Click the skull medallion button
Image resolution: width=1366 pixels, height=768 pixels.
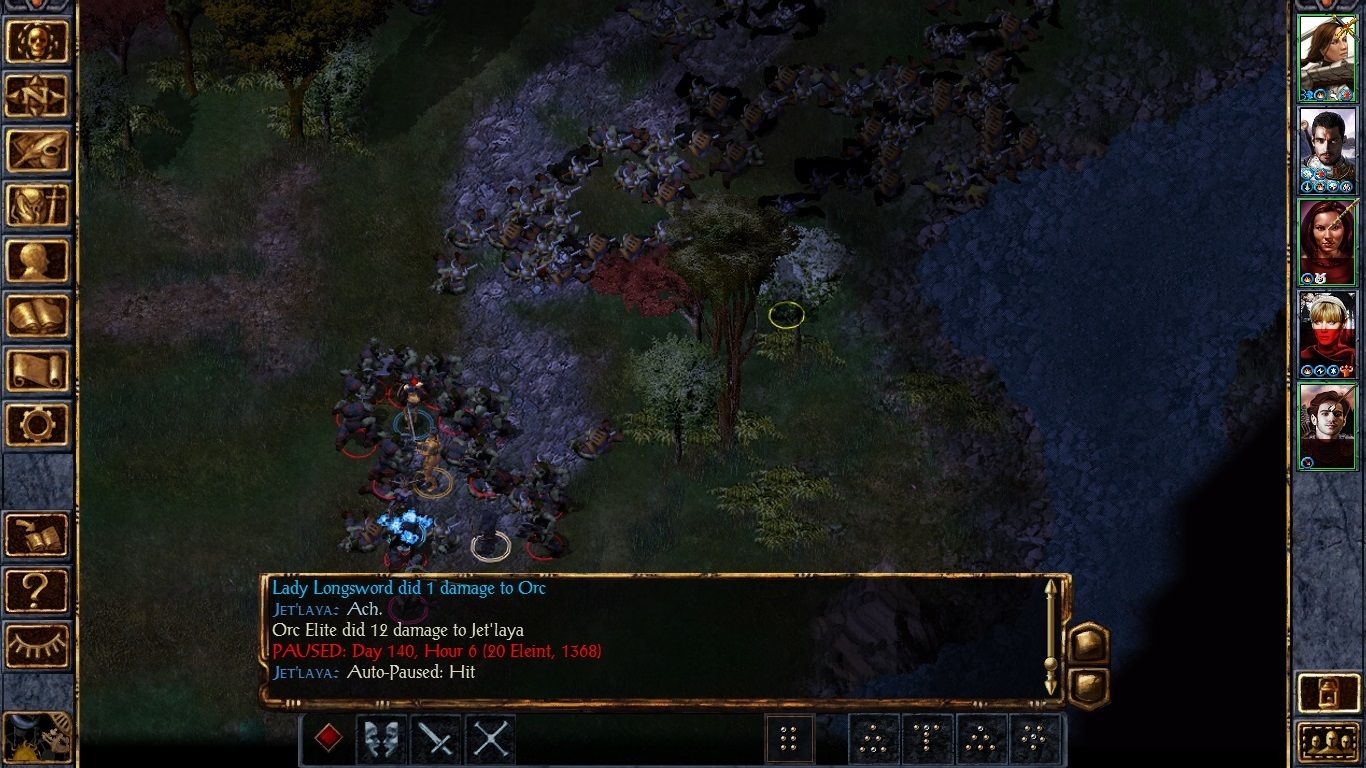(x=38, y=40)
